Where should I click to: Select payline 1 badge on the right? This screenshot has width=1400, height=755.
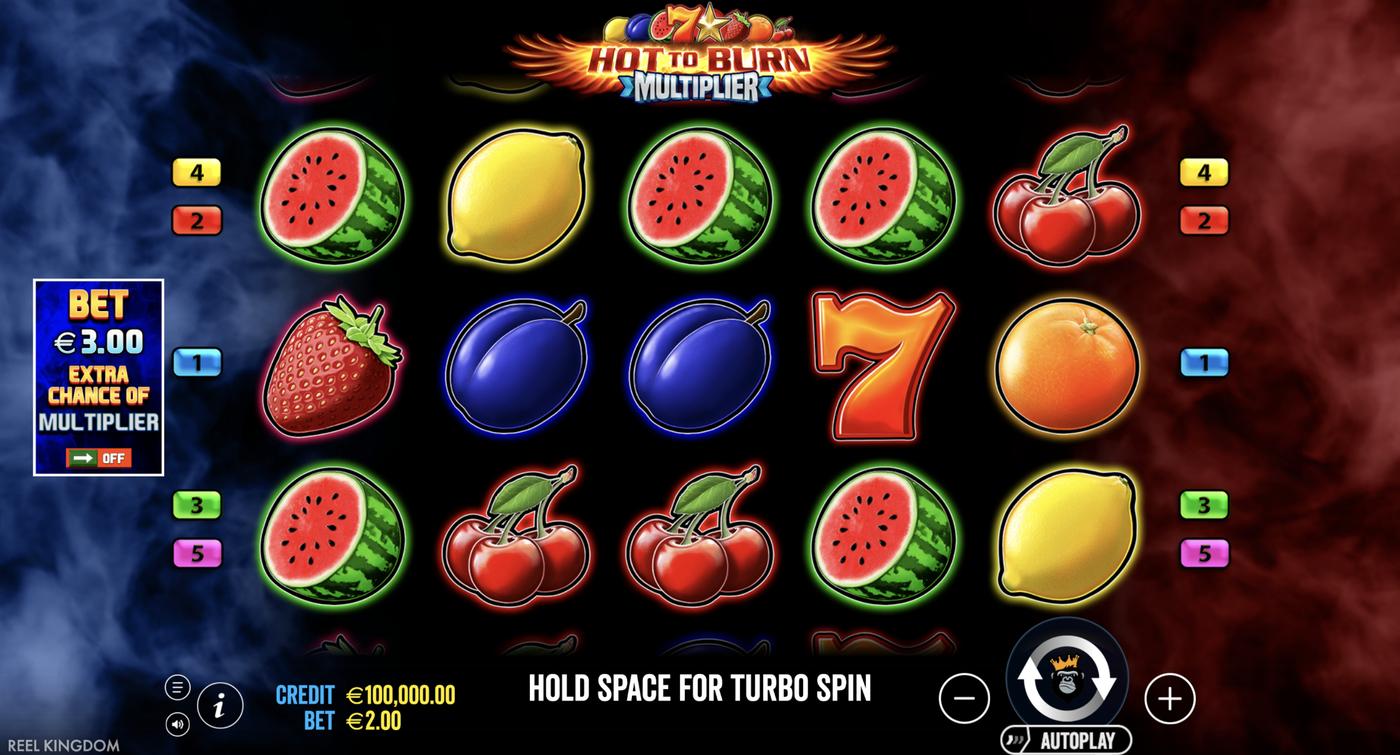click(1204, 362)
